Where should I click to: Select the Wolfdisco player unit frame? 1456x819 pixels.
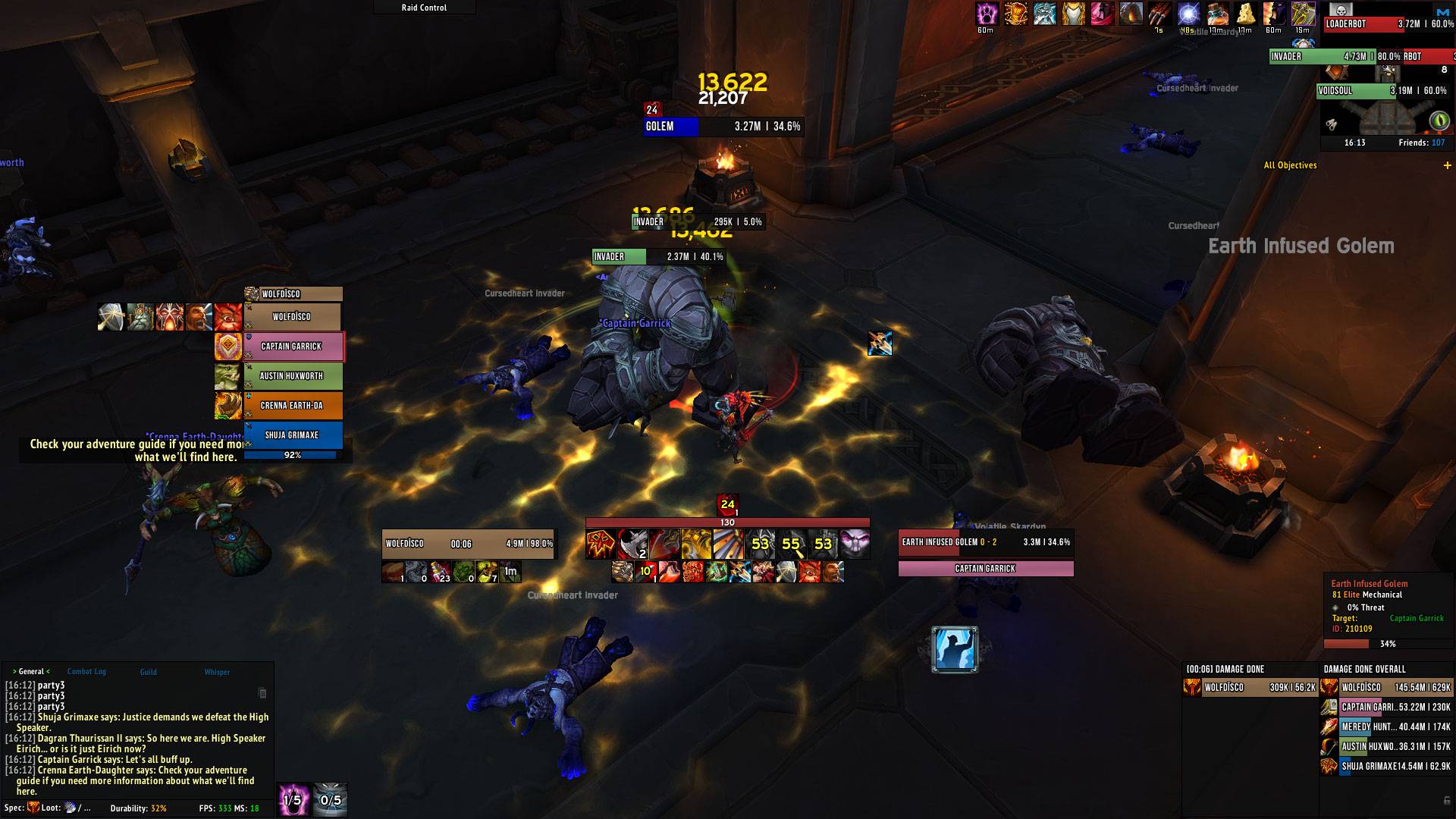tap(469, 544)
